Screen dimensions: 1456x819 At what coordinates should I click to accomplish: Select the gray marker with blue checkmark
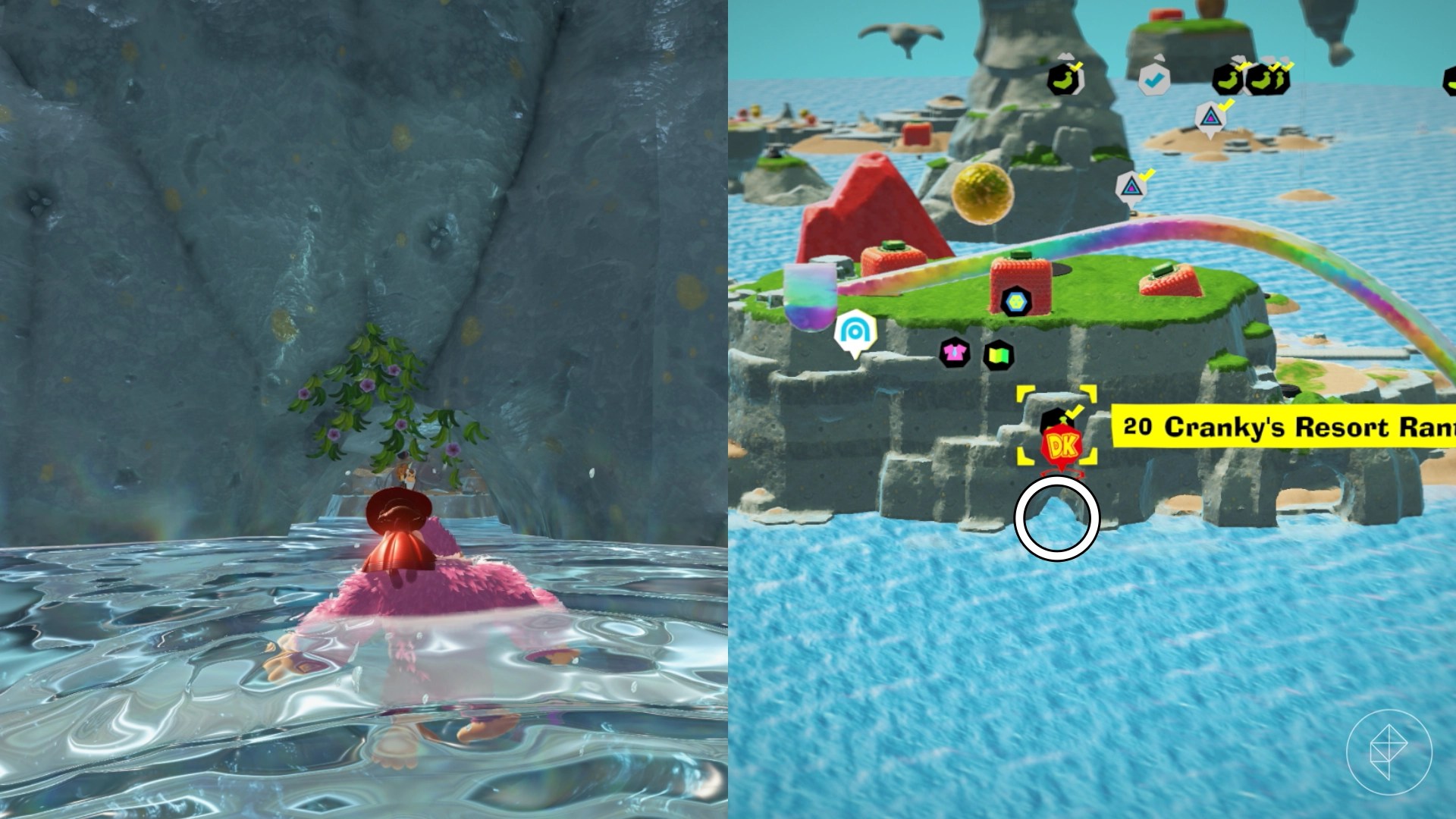point(1153,78)
